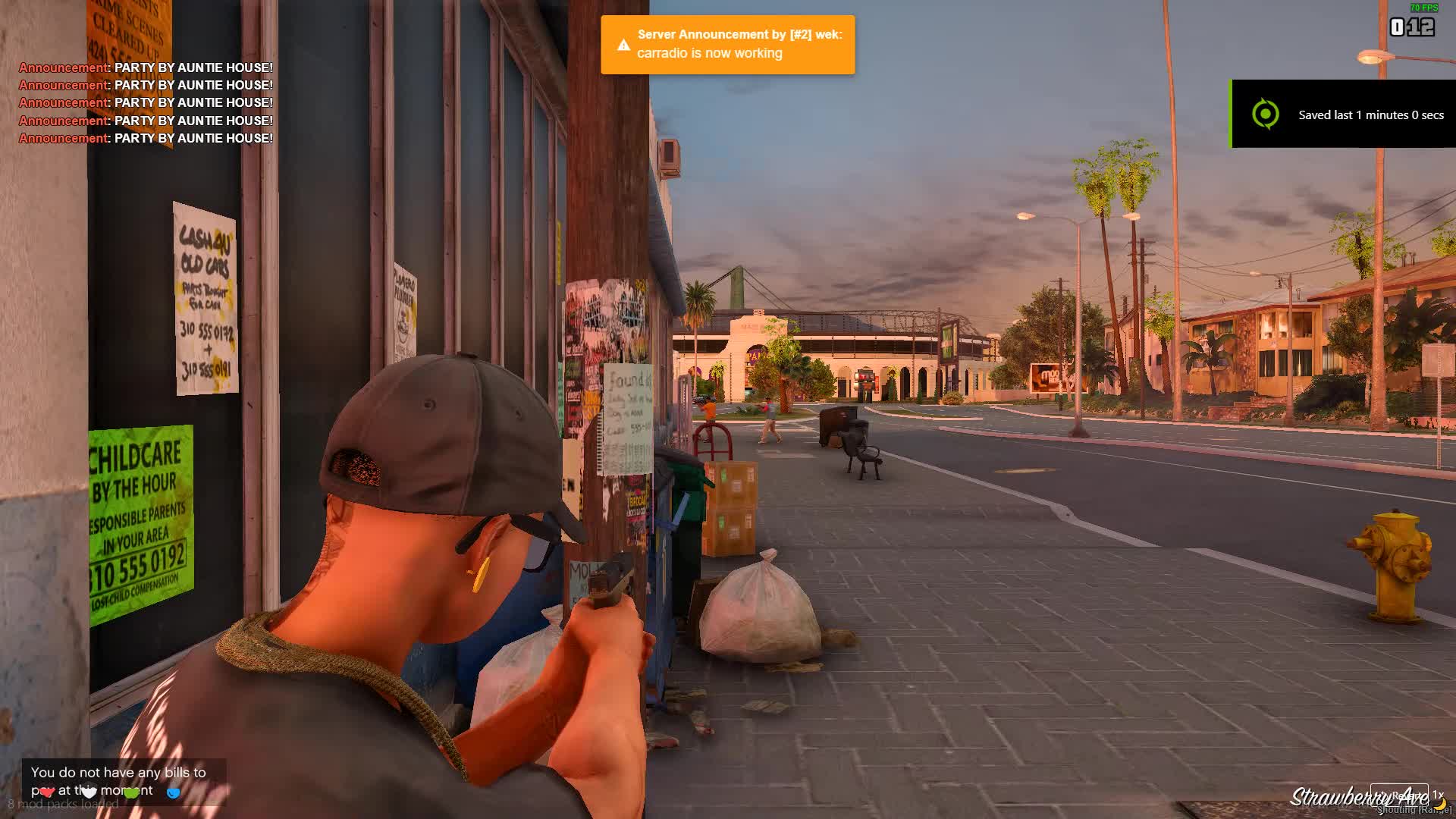Click the carradio server announcement banner

[x=727, y=45]
